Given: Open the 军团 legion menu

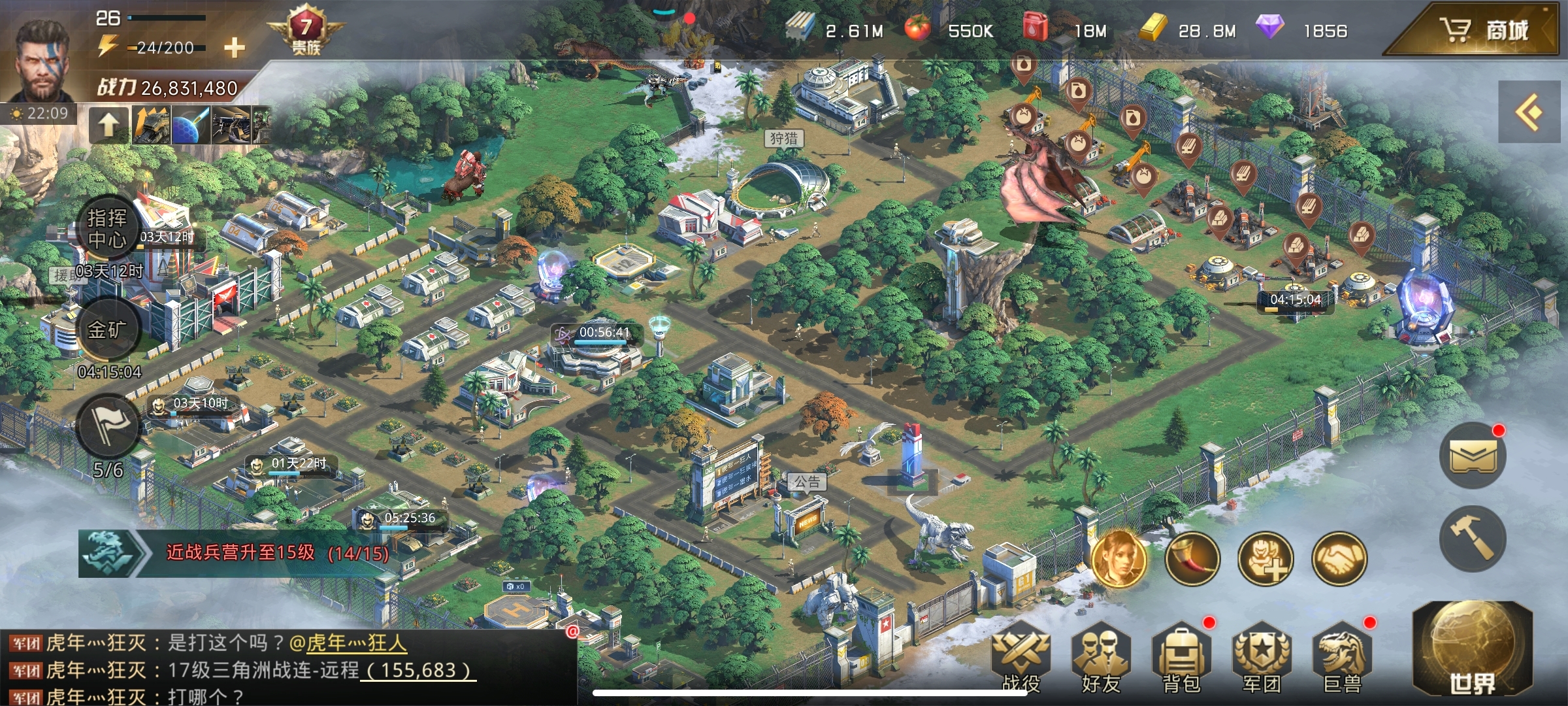Looking at the screenshot, I should [1261, 657].
